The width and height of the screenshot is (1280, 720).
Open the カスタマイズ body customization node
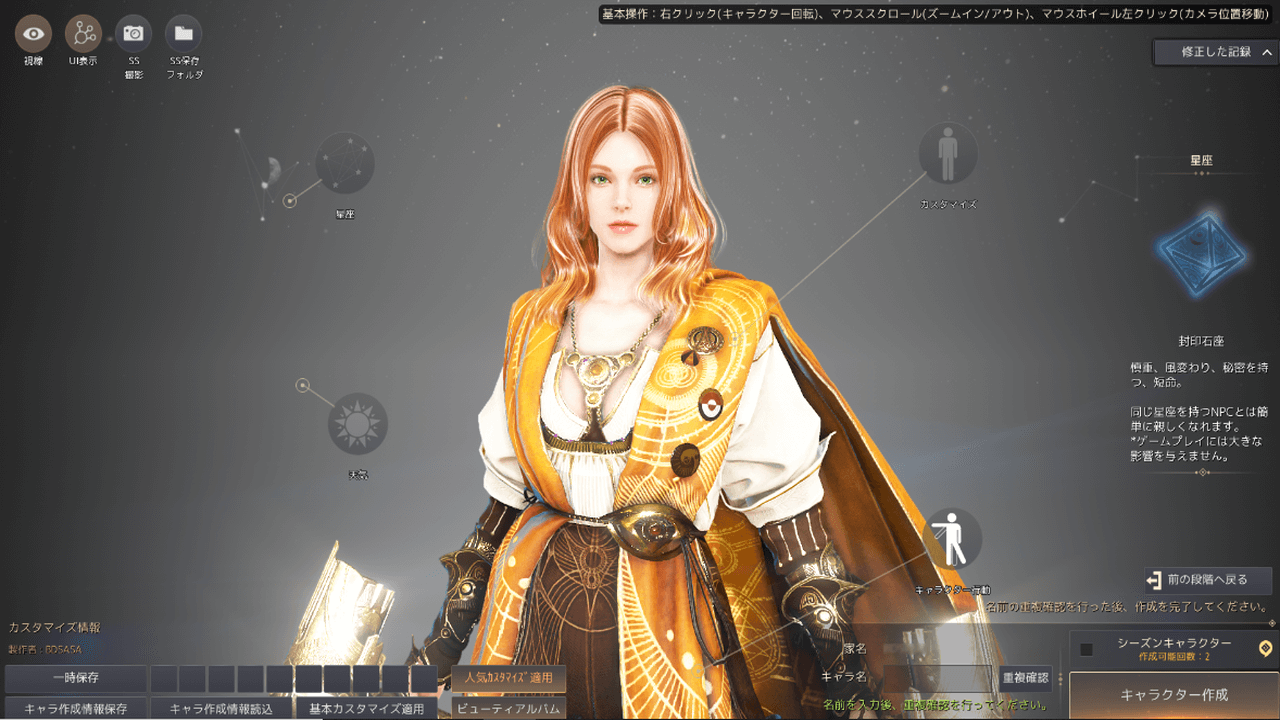(x=947, y=153)
